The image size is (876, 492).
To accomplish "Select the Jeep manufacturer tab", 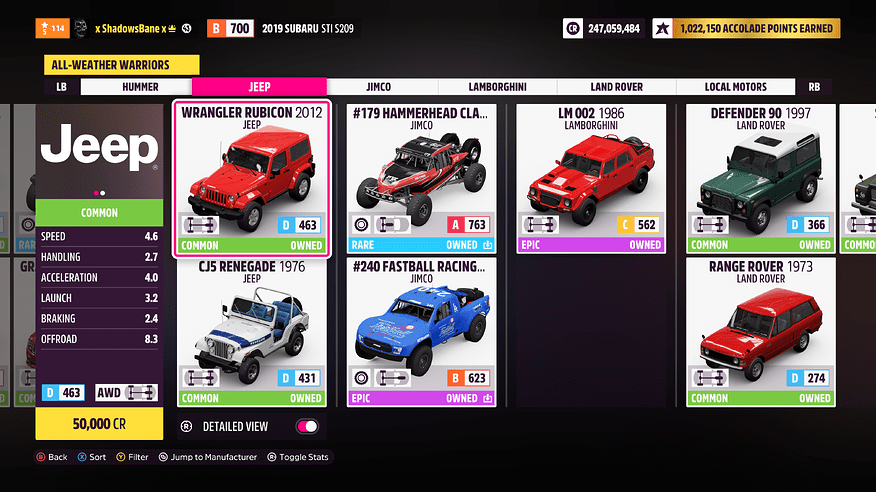I will 259,87.
